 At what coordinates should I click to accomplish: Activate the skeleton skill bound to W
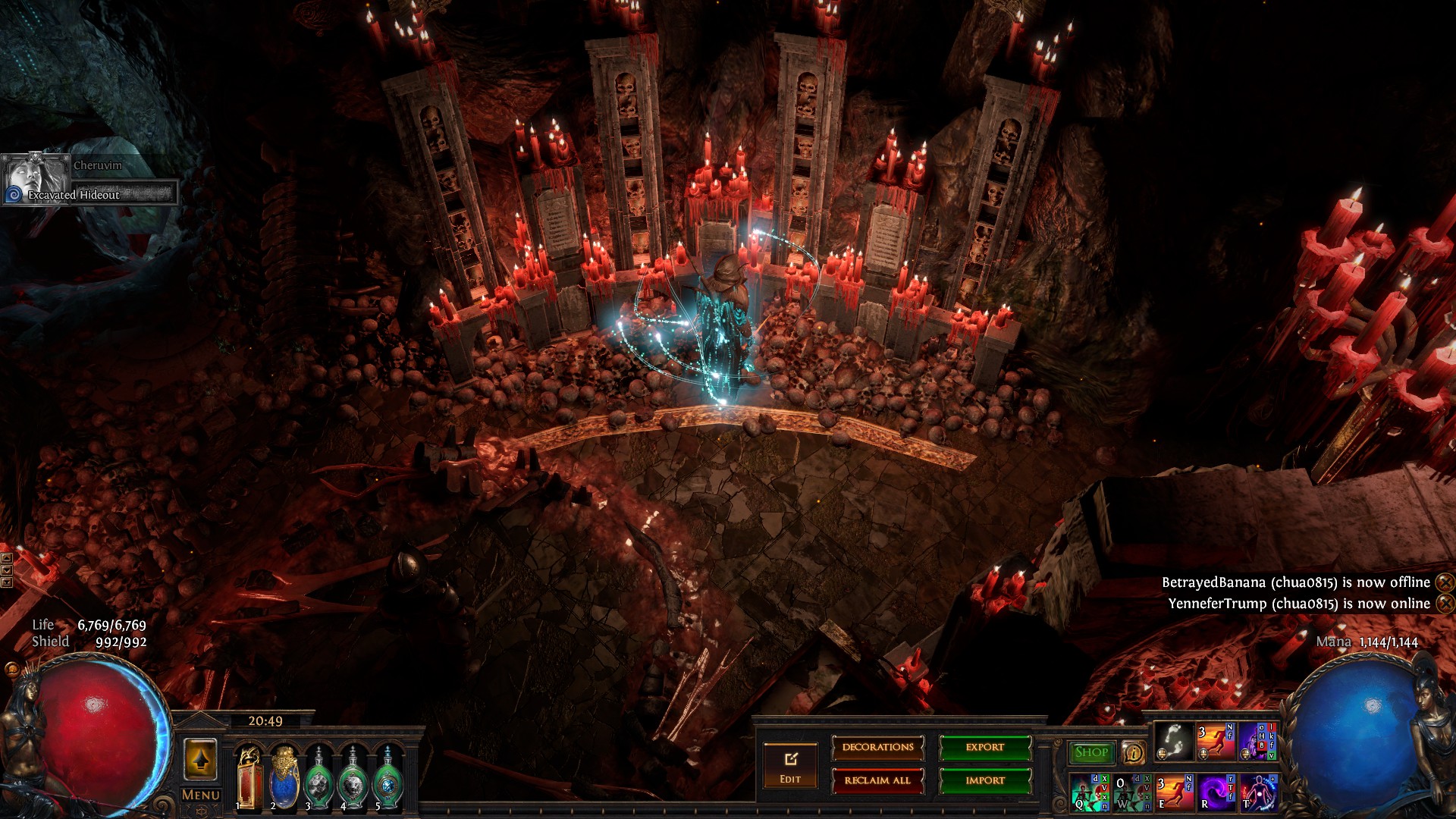click(x=1131, y=792)
